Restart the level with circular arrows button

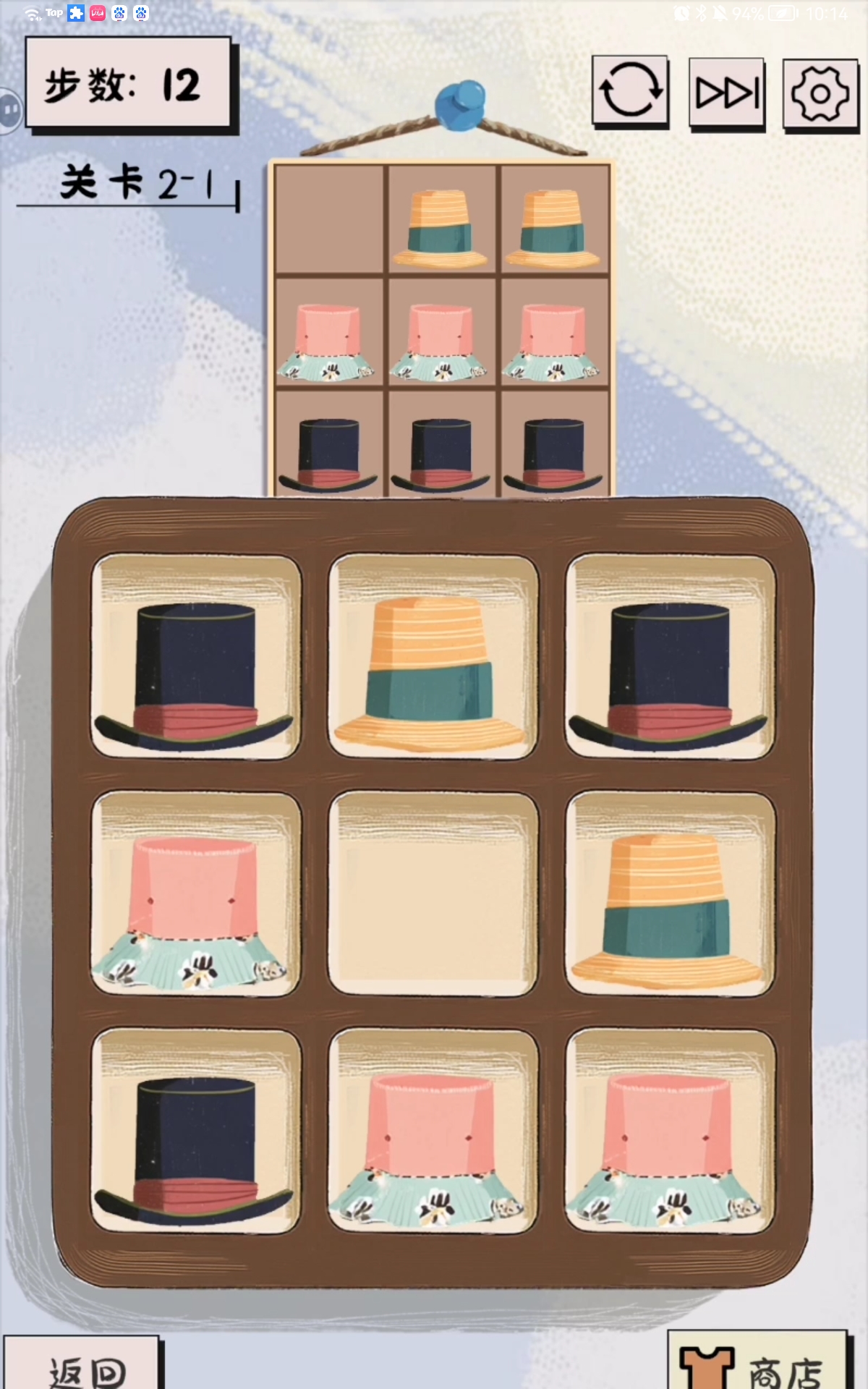[630, 91]
